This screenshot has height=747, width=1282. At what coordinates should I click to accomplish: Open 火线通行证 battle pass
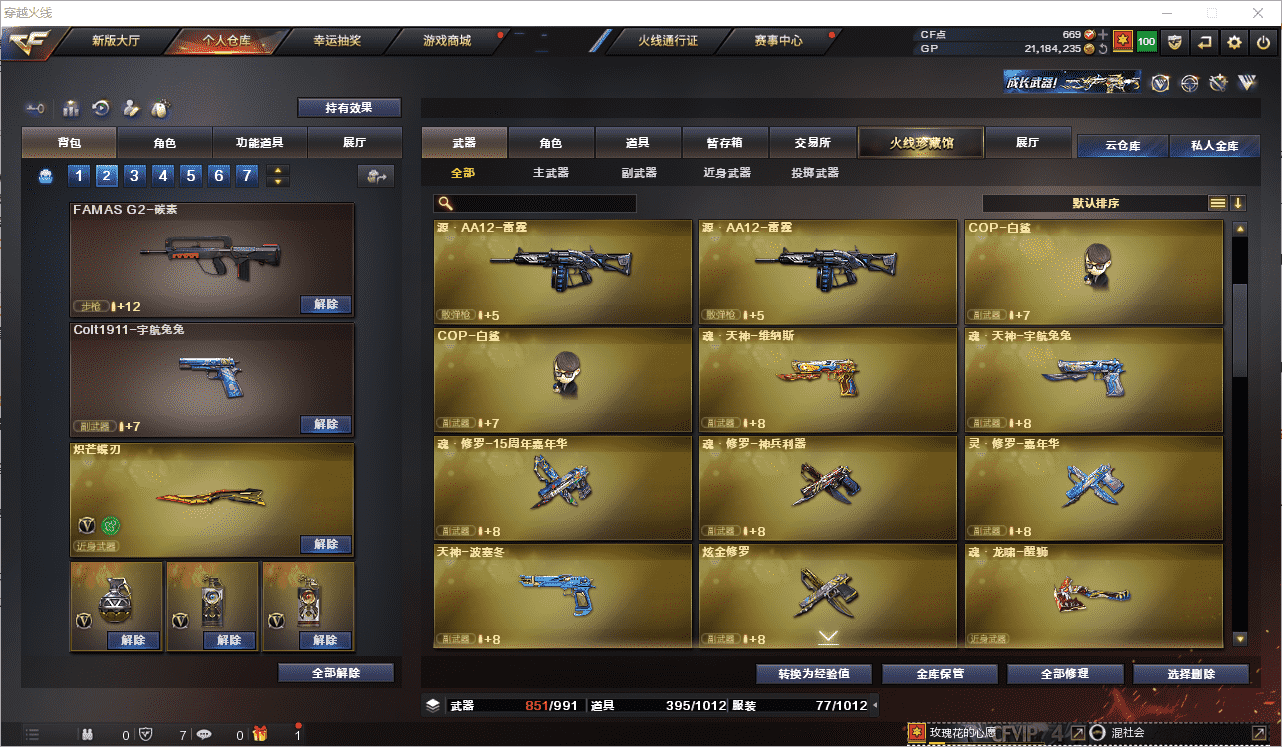667,41
